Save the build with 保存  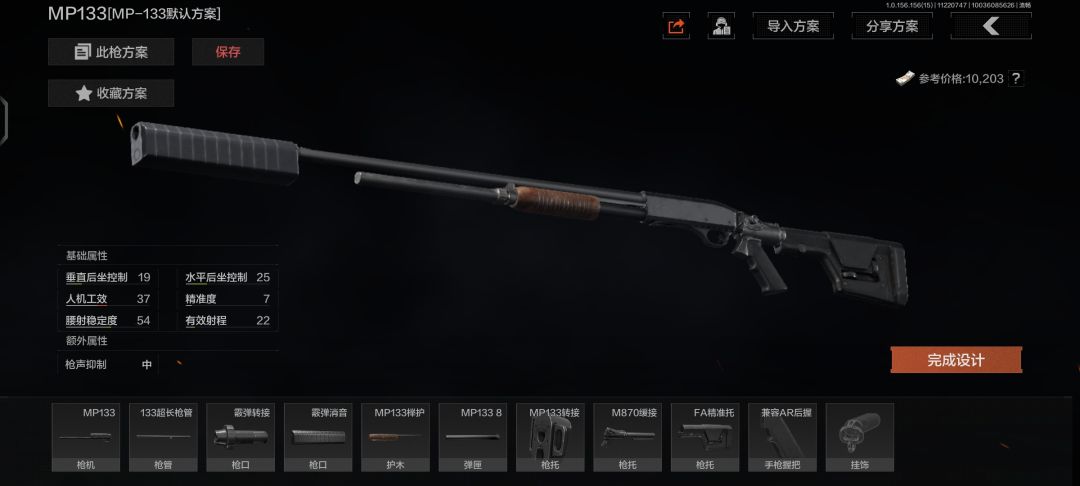point(228,52)
